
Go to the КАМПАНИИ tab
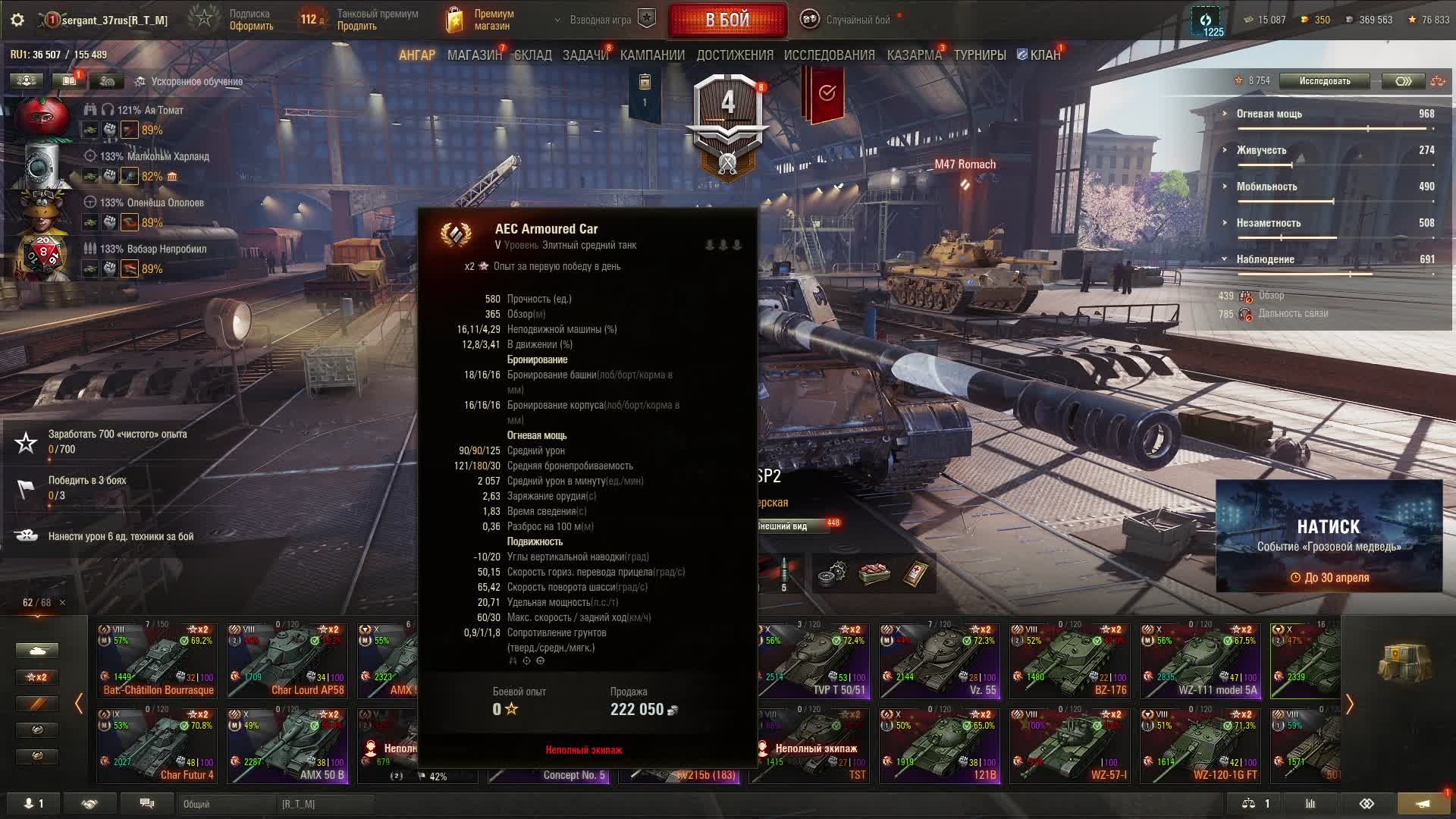[652, 55]
